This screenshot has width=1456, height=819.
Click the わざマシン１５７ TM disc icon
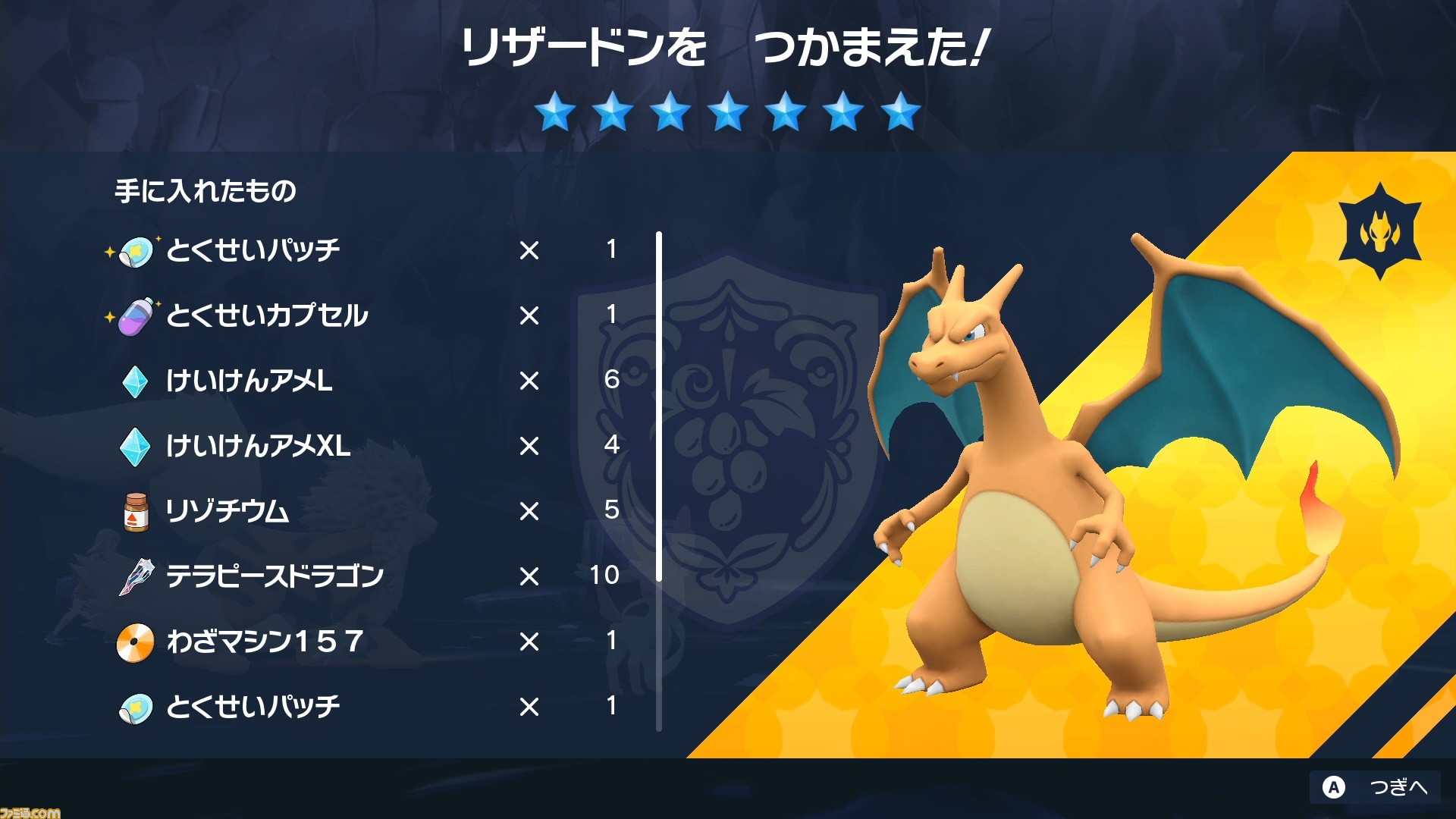point(135,642)
